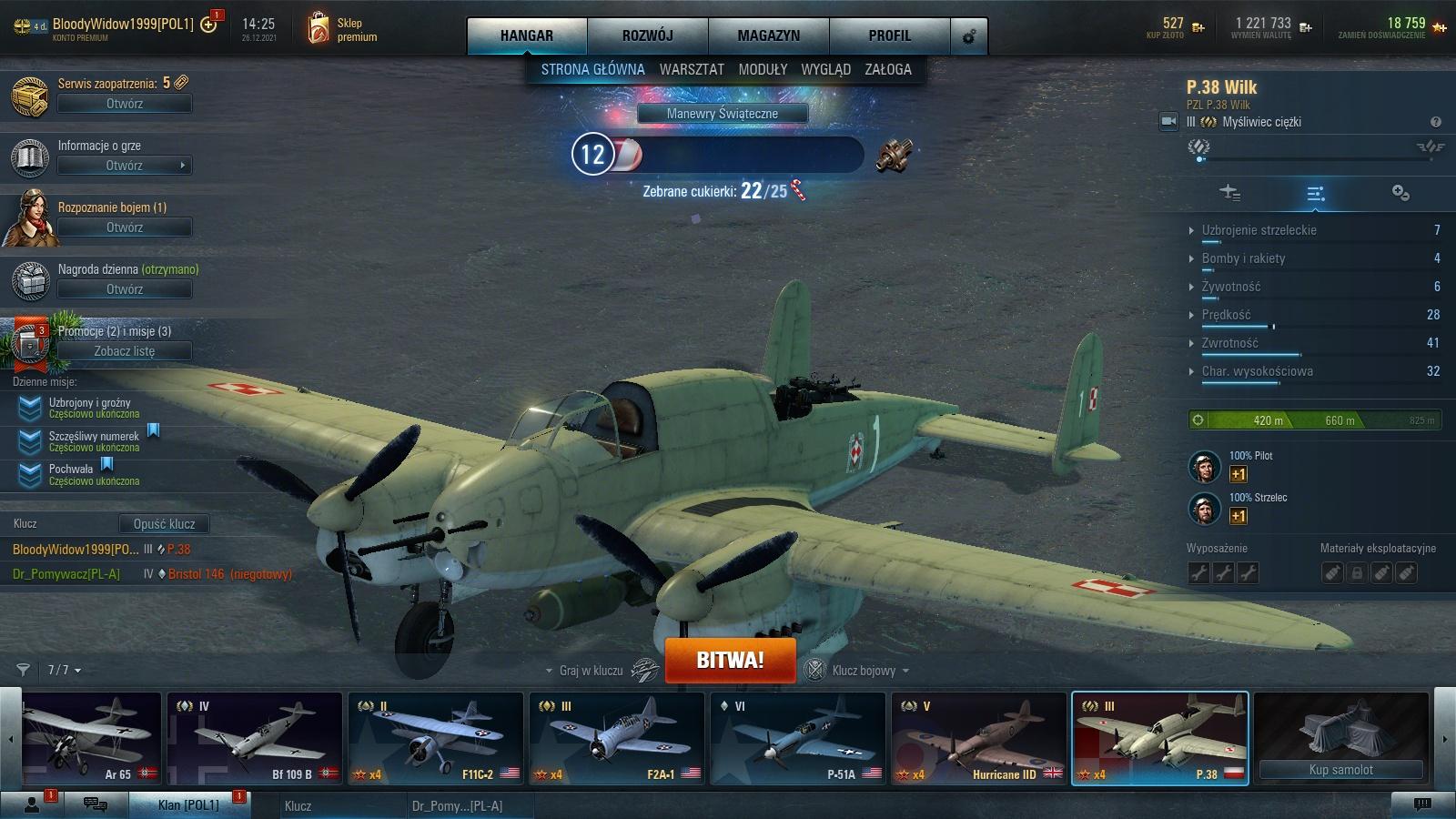Go to the PROFIL tab
This screenshot has width=1456, height=819.
click(x=889, y=35)
